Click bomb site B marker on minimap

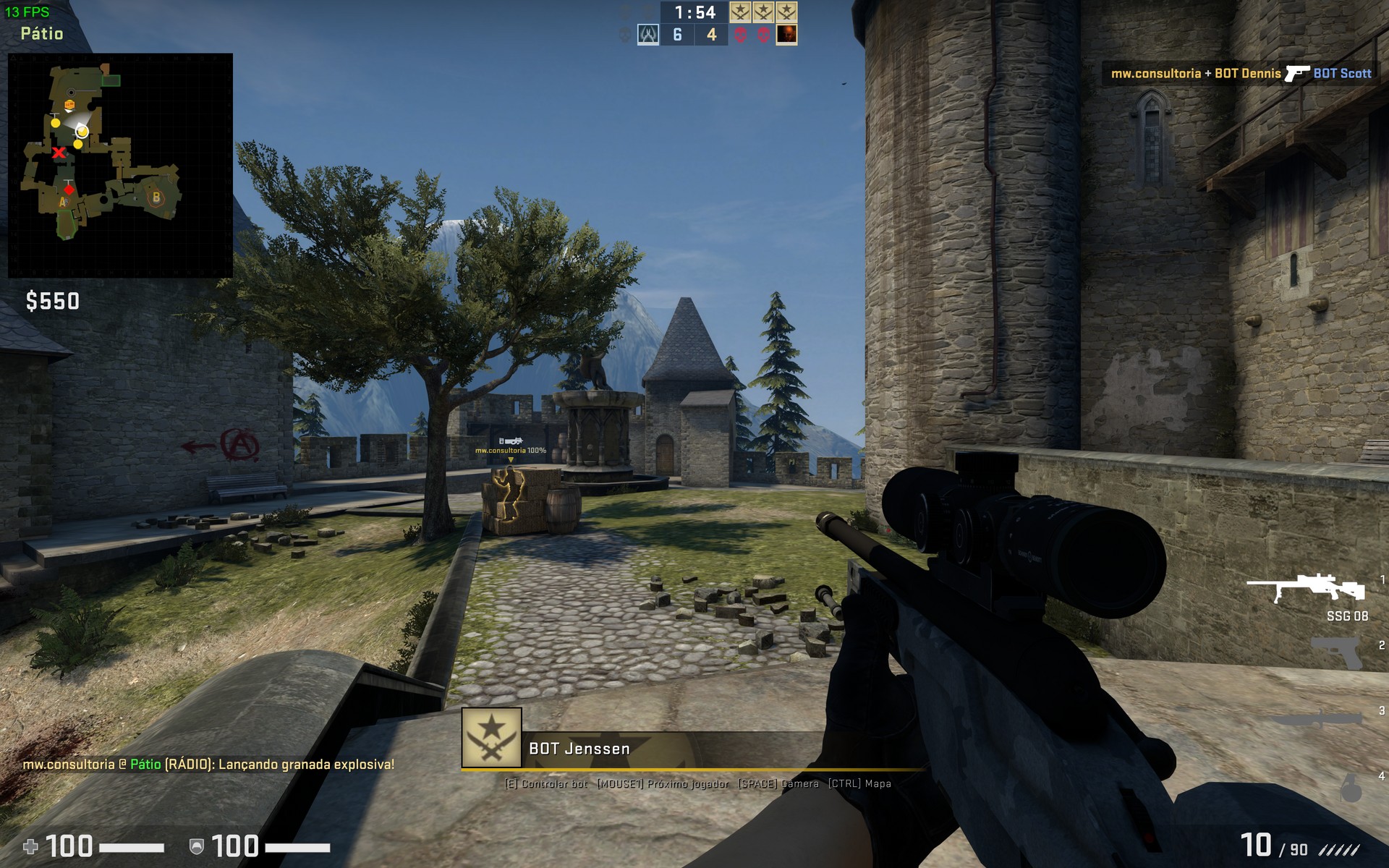pyautogui.click(x=156, y=196)
